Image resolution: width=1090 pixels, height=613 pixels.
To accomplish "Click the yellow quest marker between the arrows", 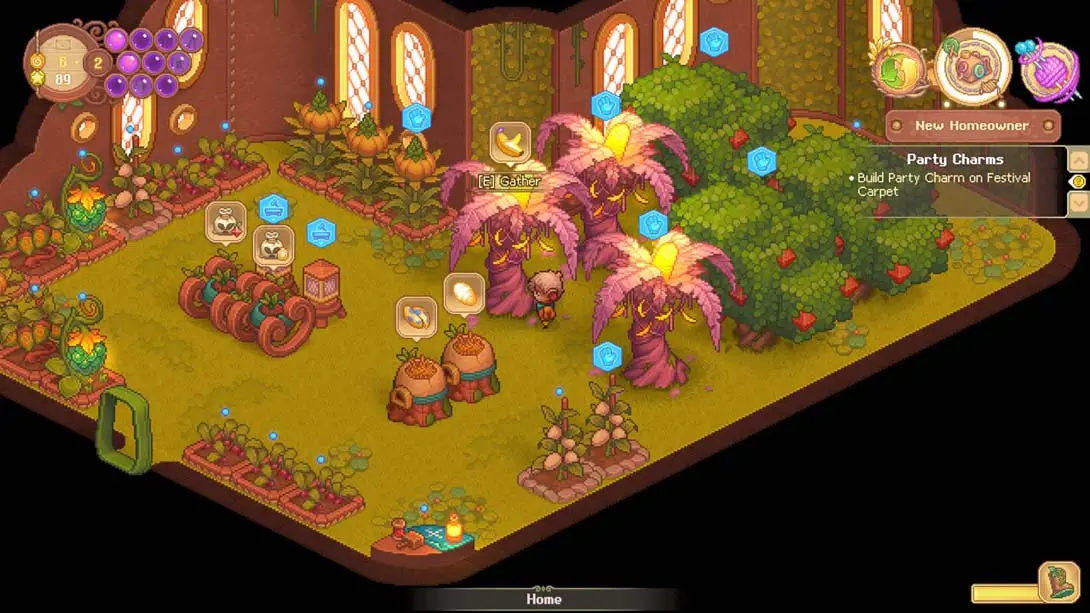I will coord(1078,181).
